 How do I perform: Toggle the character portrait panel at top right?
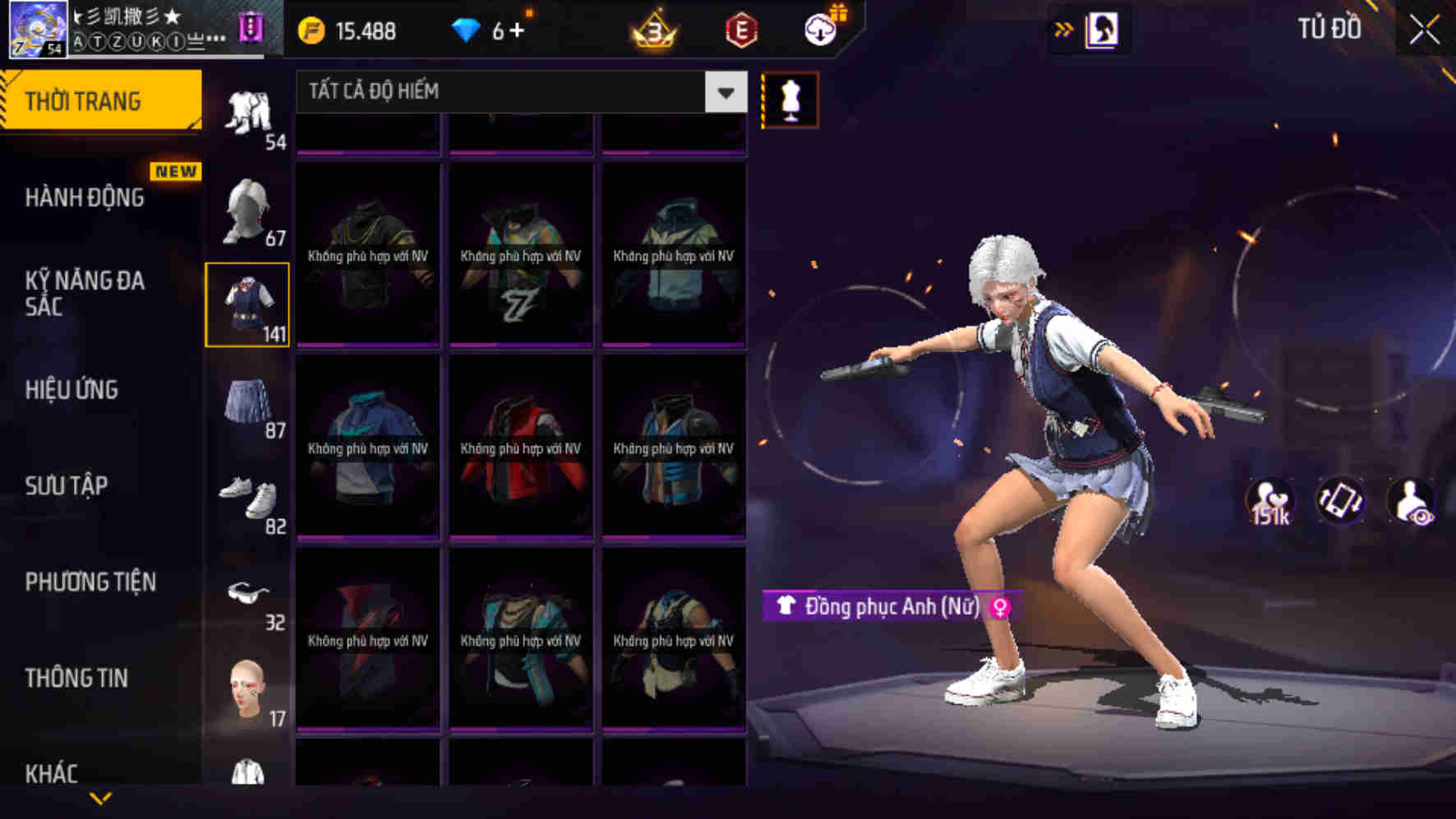[x=1104, y=29]
